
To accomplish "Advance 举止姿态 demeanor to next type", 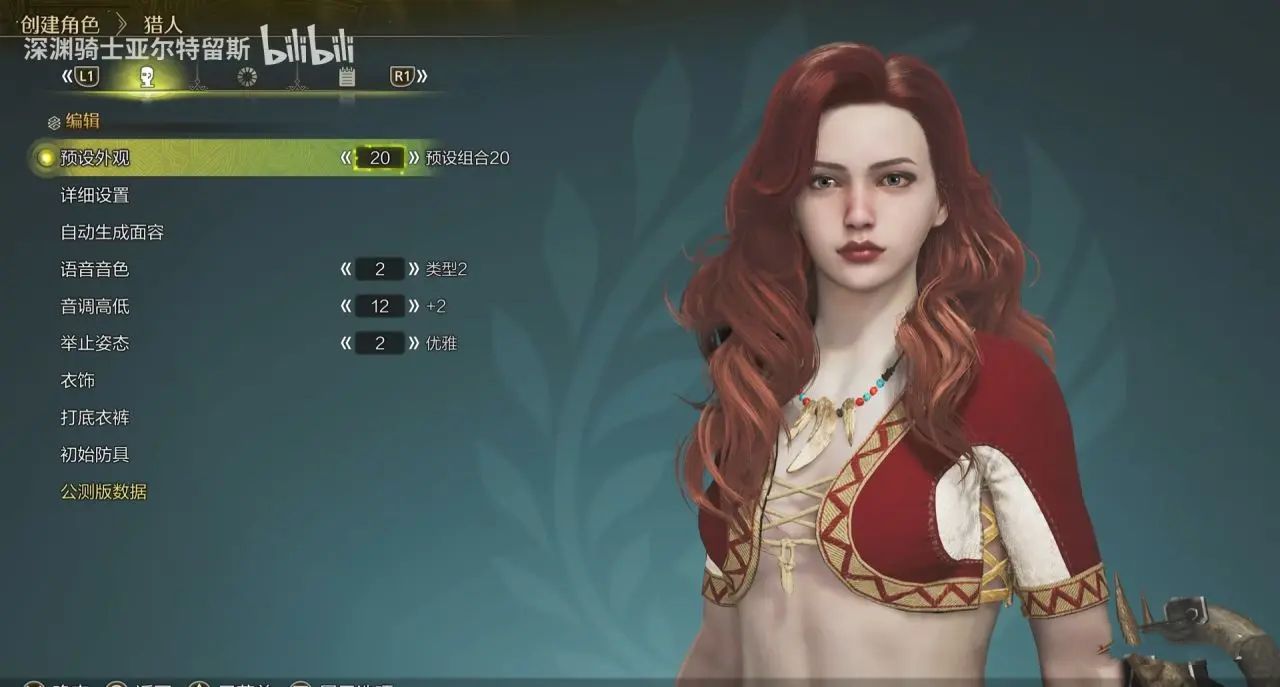I will (x=413, y=343).
